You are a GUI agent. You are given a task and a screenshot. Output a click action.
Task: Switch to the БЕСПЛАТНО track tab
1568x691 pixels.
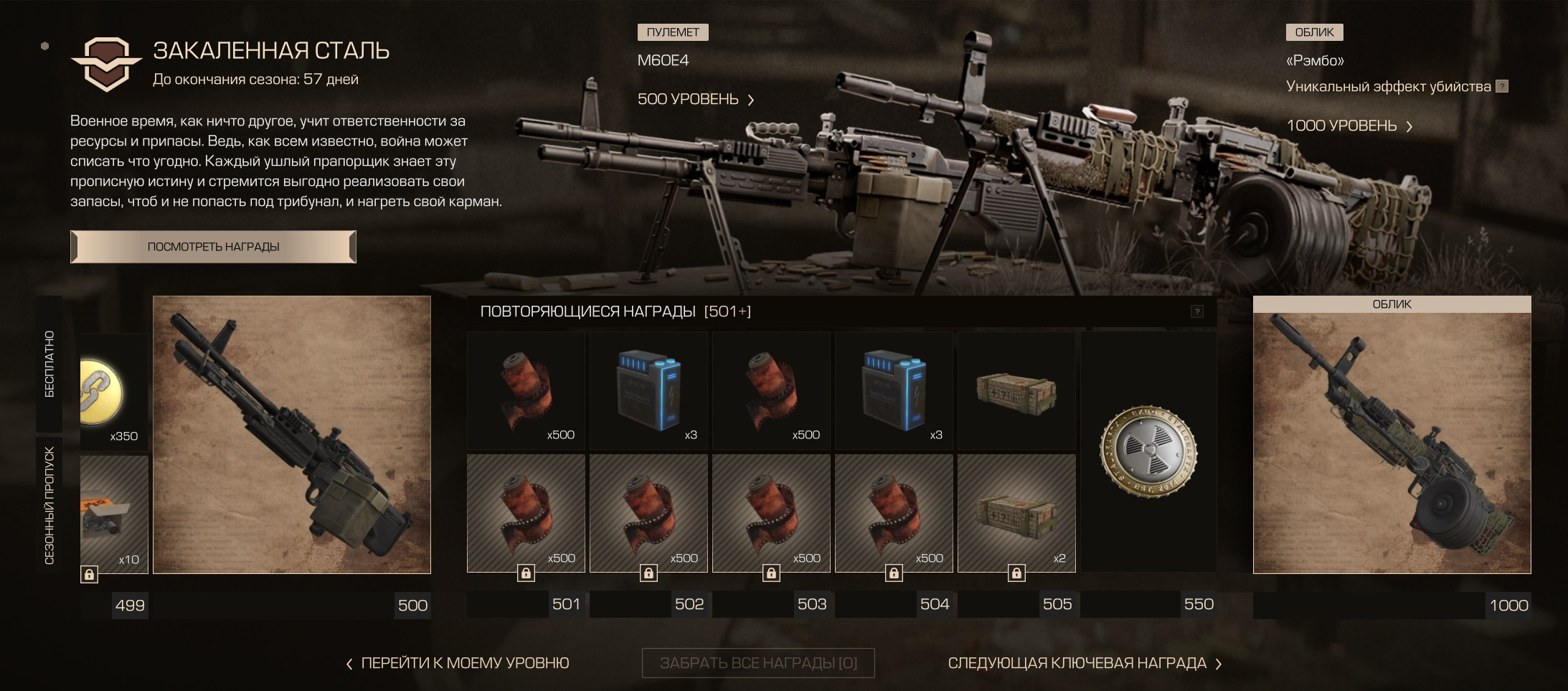coord(49,364)
